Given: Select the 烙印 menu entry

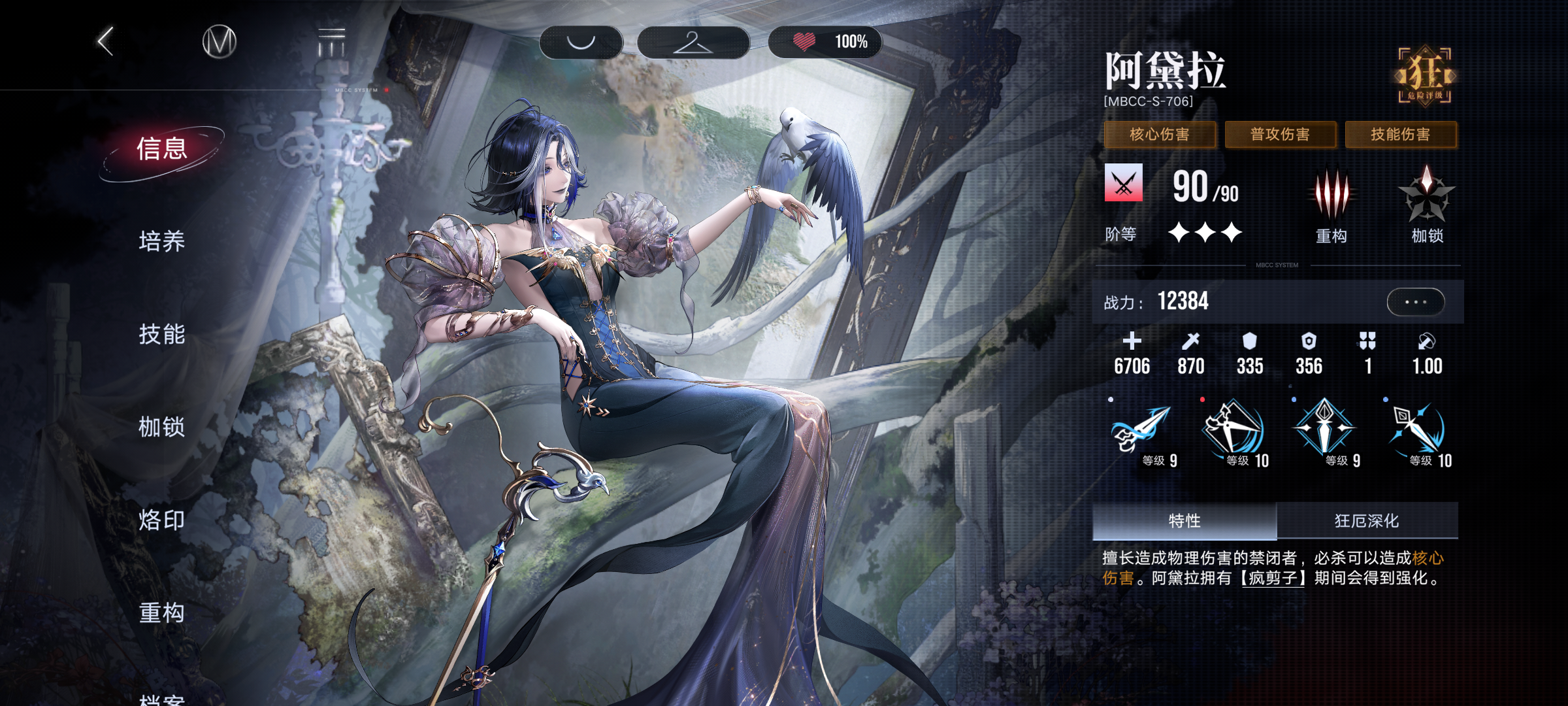Looking at the screenshot, I should pyautogui.click(x=161, y=520).
